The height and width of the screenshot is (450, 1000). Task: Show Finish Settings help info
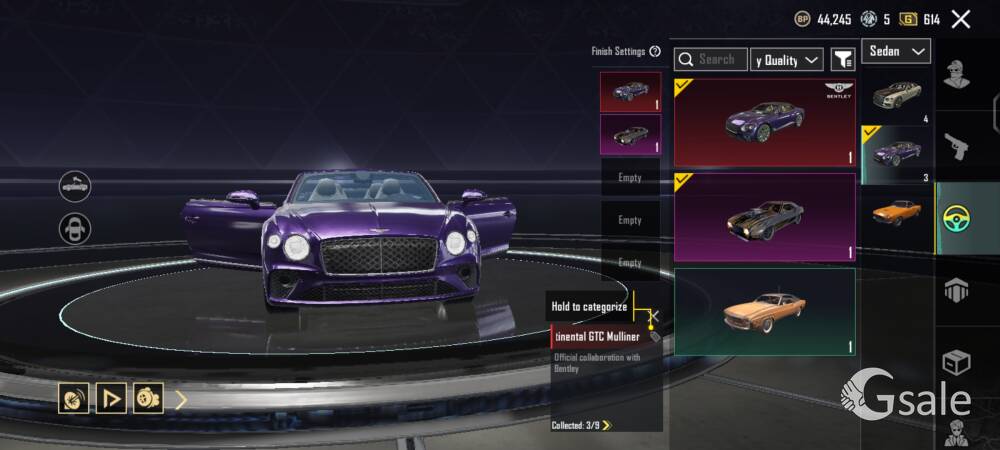pos(655,51)
